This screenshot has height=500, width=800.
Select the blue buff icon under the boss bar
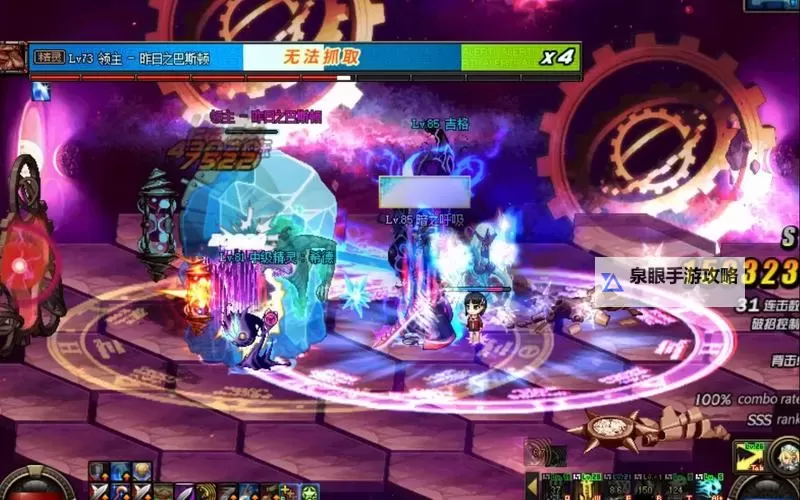(41, 92)
